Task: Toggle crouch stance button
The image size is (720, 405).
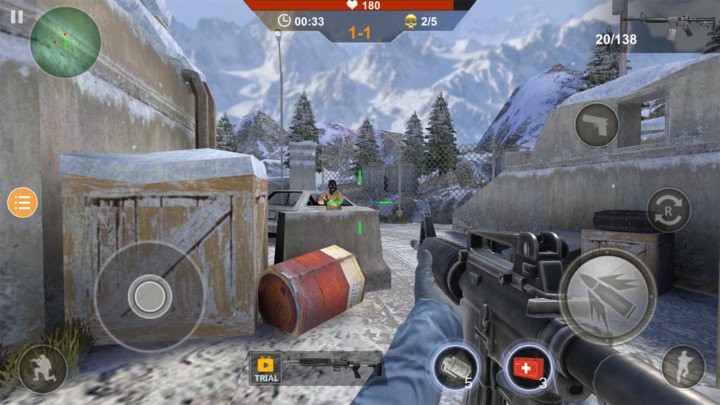Action: click(42, 368)
